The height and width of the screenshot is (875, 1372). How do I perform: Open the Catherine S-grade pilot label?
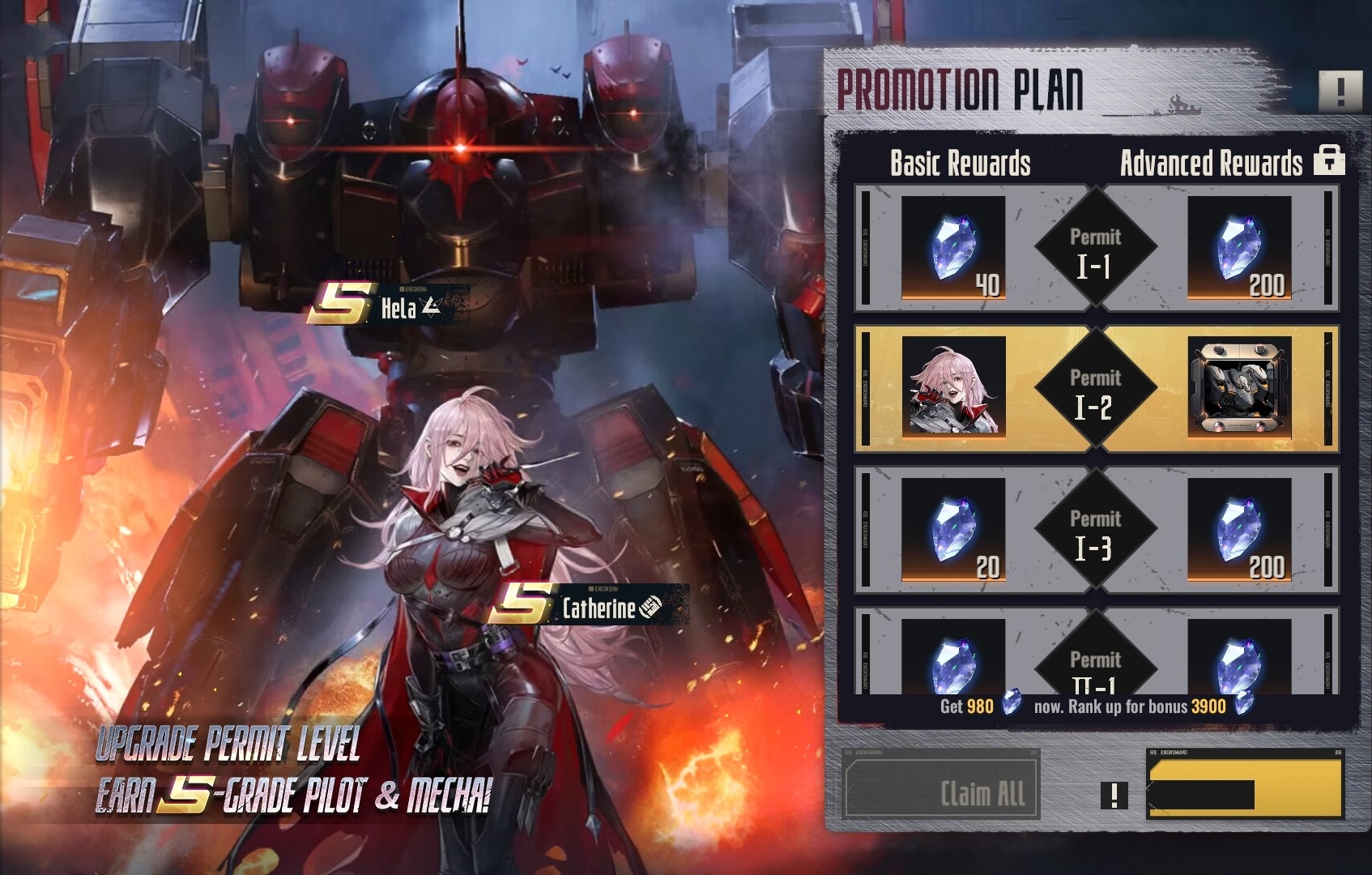[585, 606]
